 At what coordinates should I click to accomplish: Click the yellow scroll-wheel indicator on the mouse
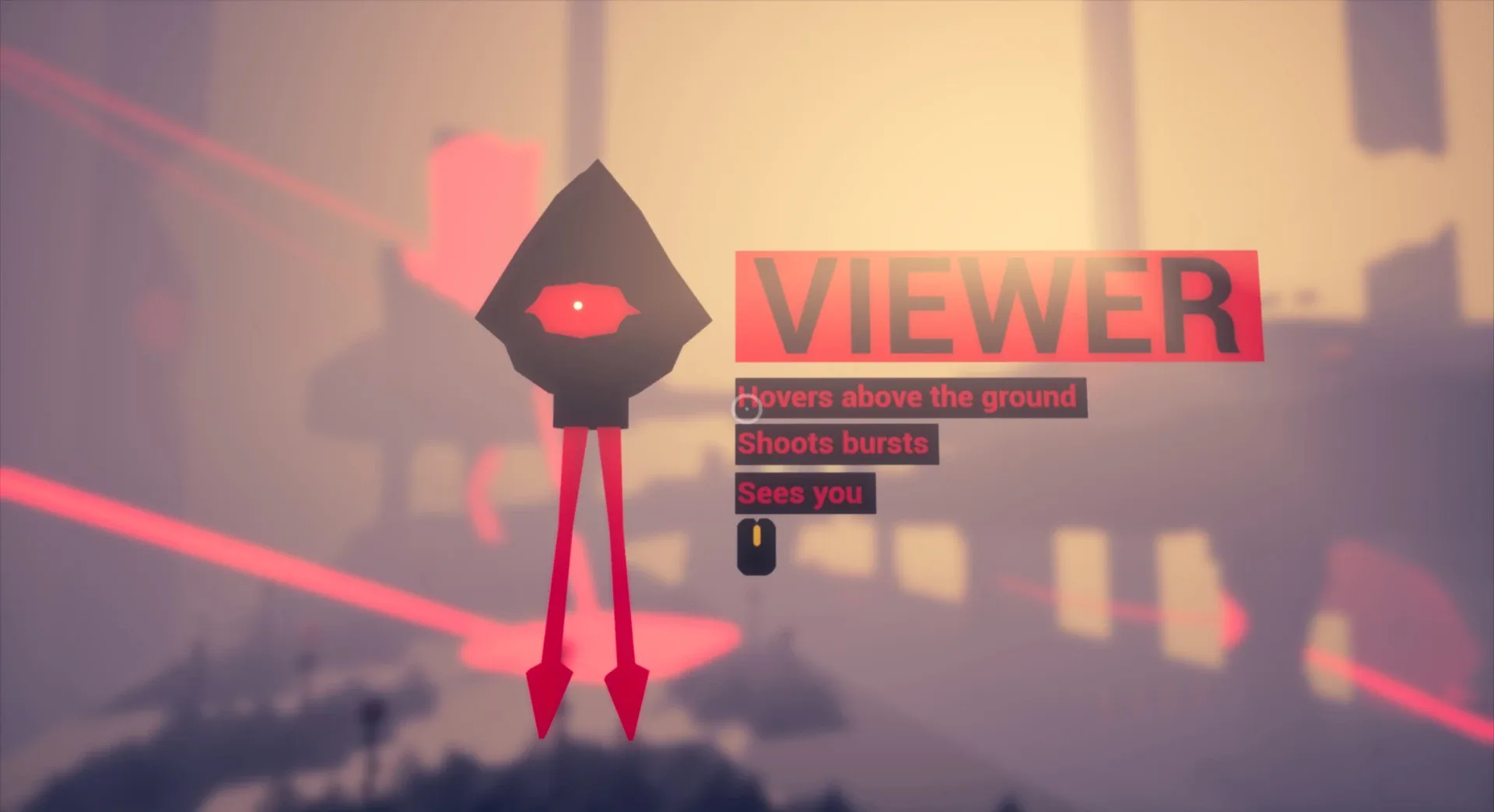tap(758, 535)
